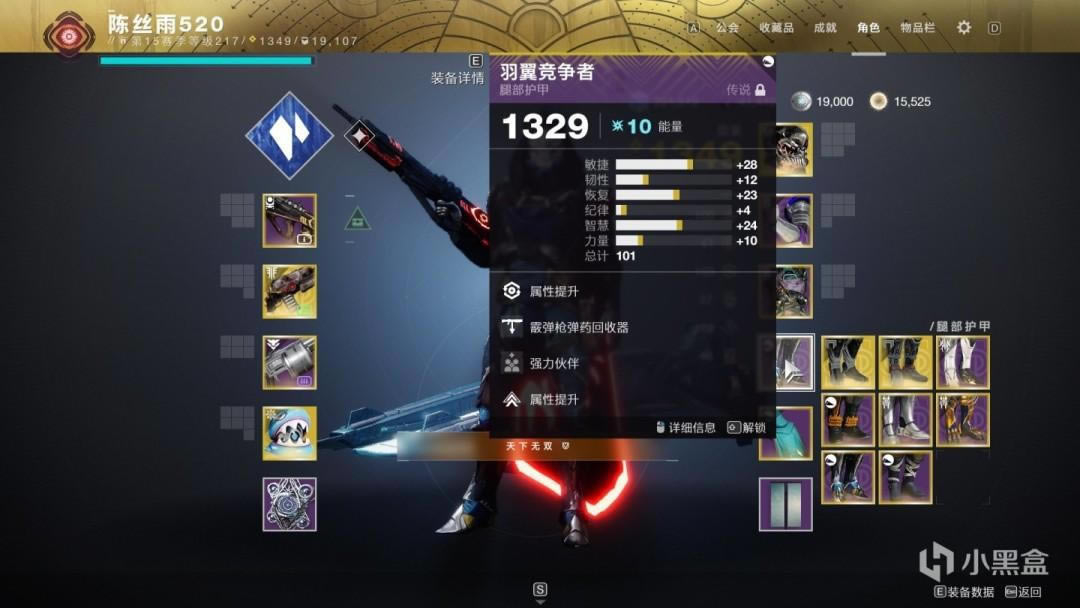Select the skull-faced helmet slot
The height and width of the screenshot is (608, 1080).
point(794,150)
